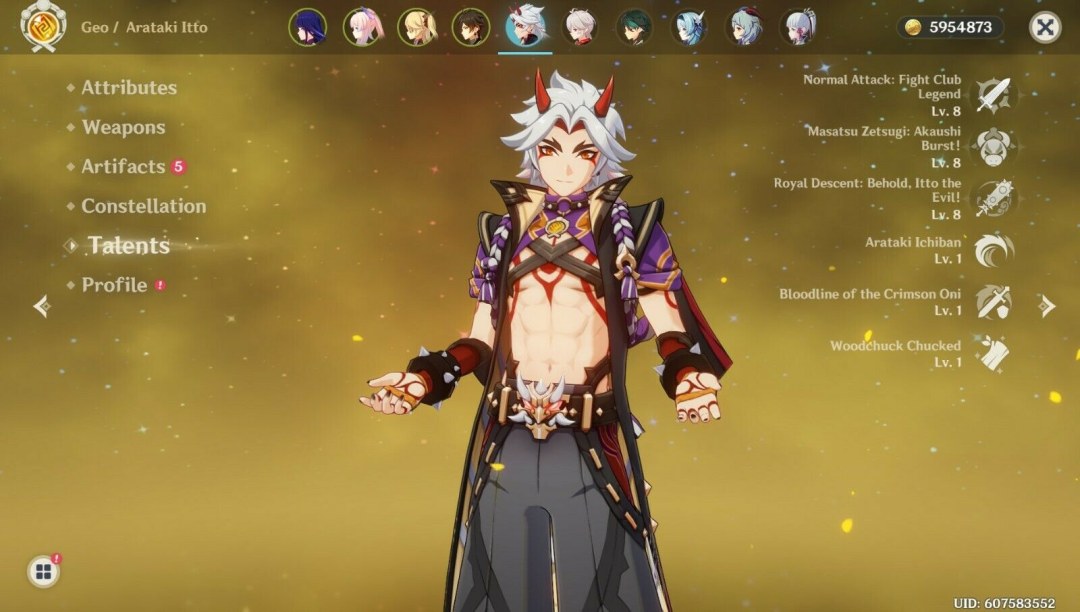Open Masatsu Zetsugi: Akaushi Burst! skill details
This screenshot has width=1080, height=612.
point(994,147)
